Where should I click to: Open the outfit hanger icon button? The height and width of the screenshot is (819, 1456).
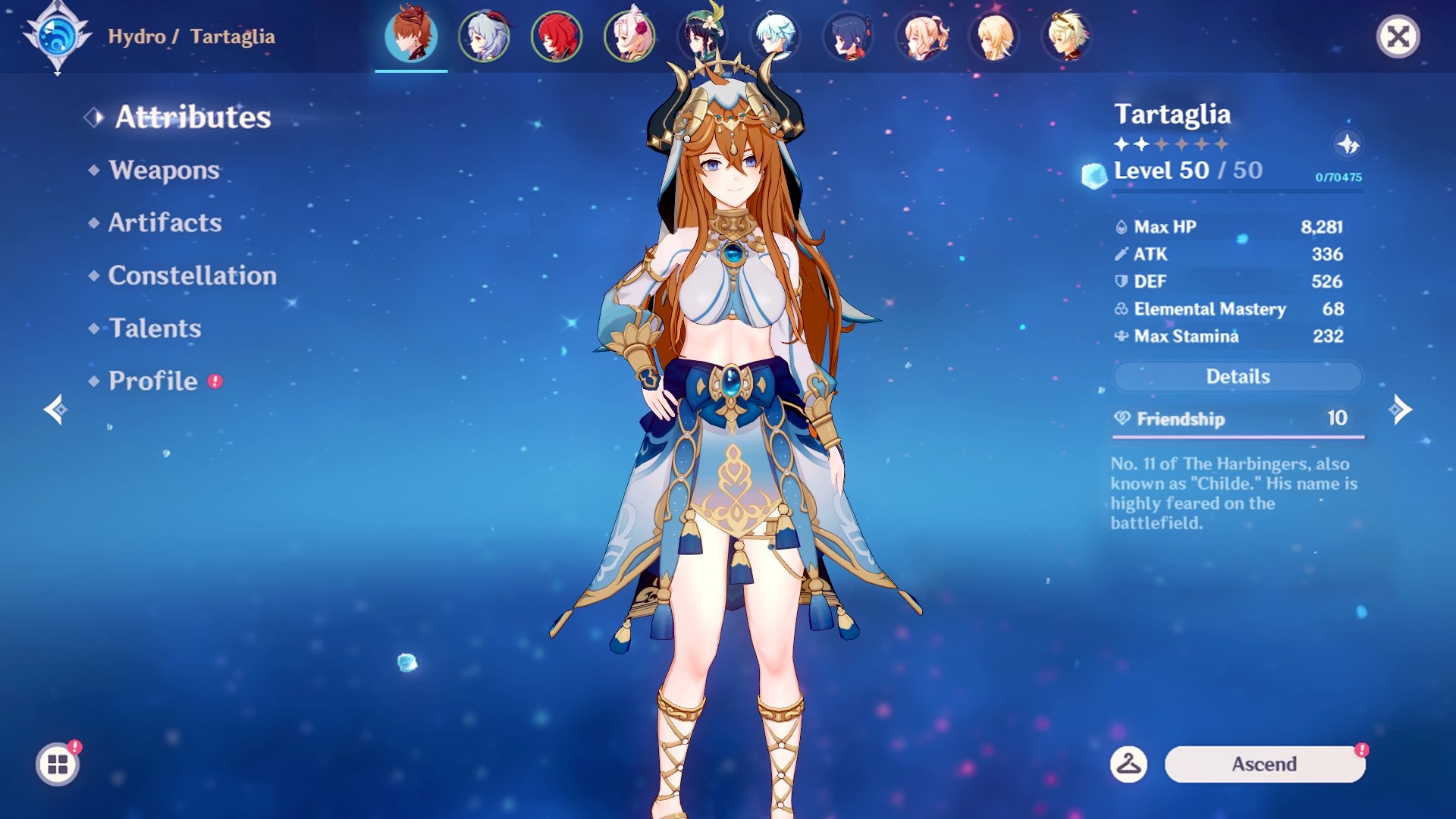pos(1128,764)
